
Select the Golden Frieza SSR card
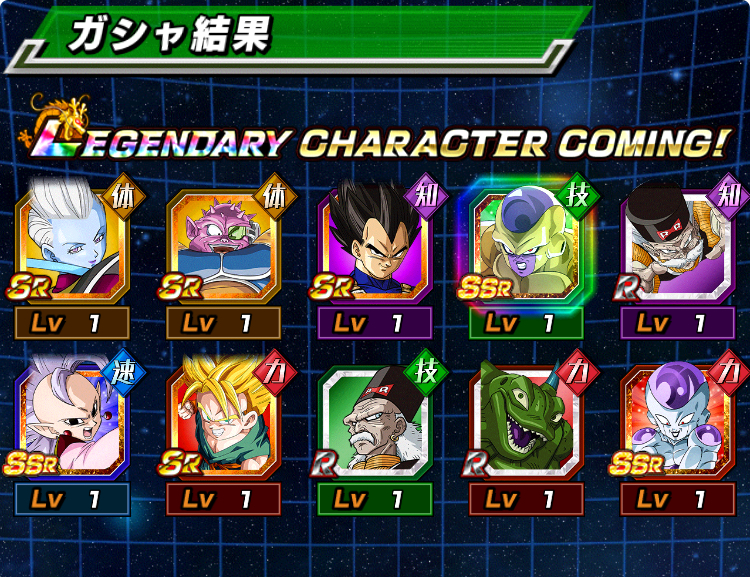click(525, 247)
